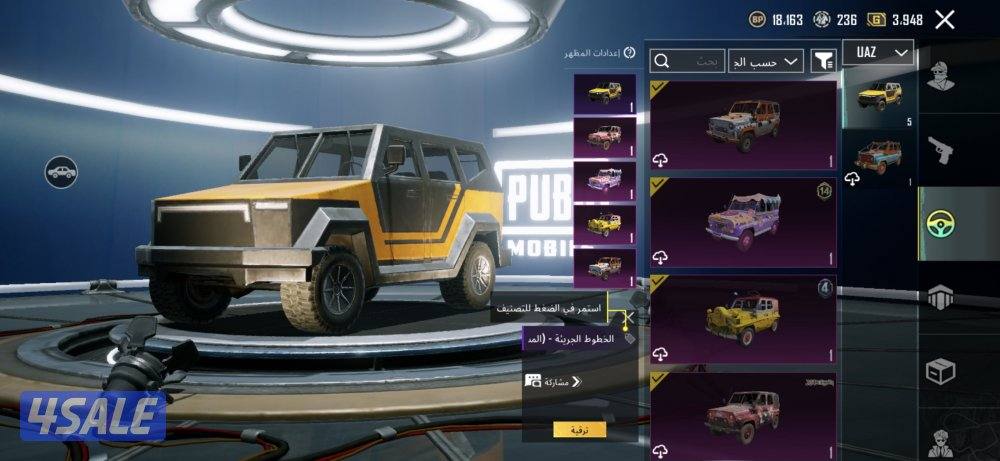
Task: Open the UAZ vehicle type dropdown
Action: tap(878, 52)
